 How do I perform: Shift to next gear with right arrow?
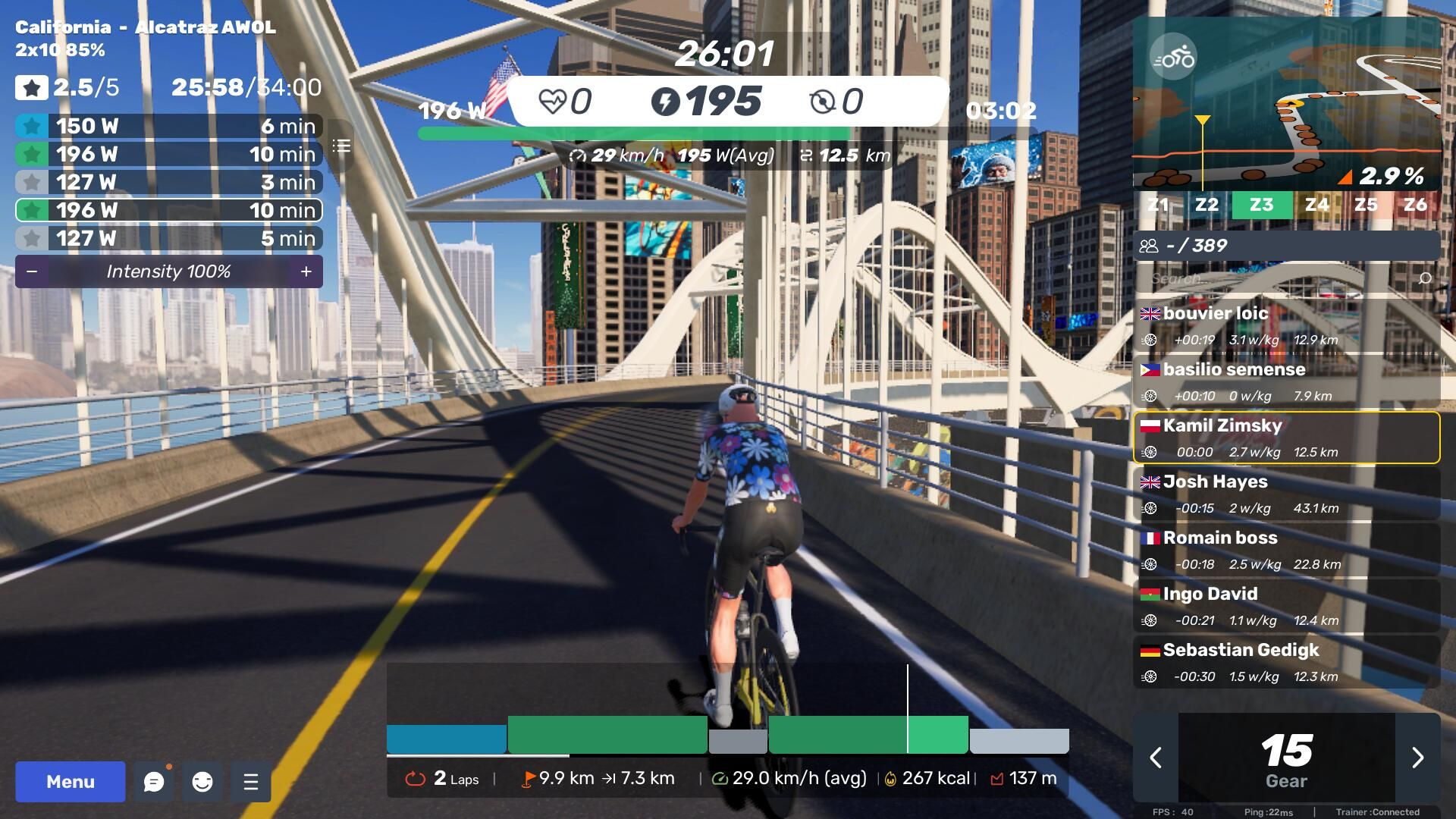(x=1417, y=757)
